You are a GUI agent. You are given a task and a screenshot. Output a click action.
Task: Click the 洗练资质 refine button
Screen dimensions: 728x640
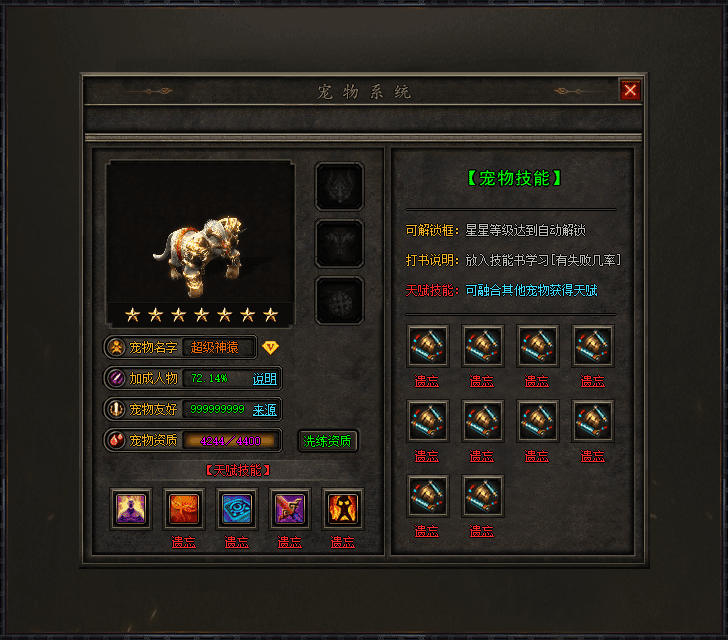click(328, 440)
